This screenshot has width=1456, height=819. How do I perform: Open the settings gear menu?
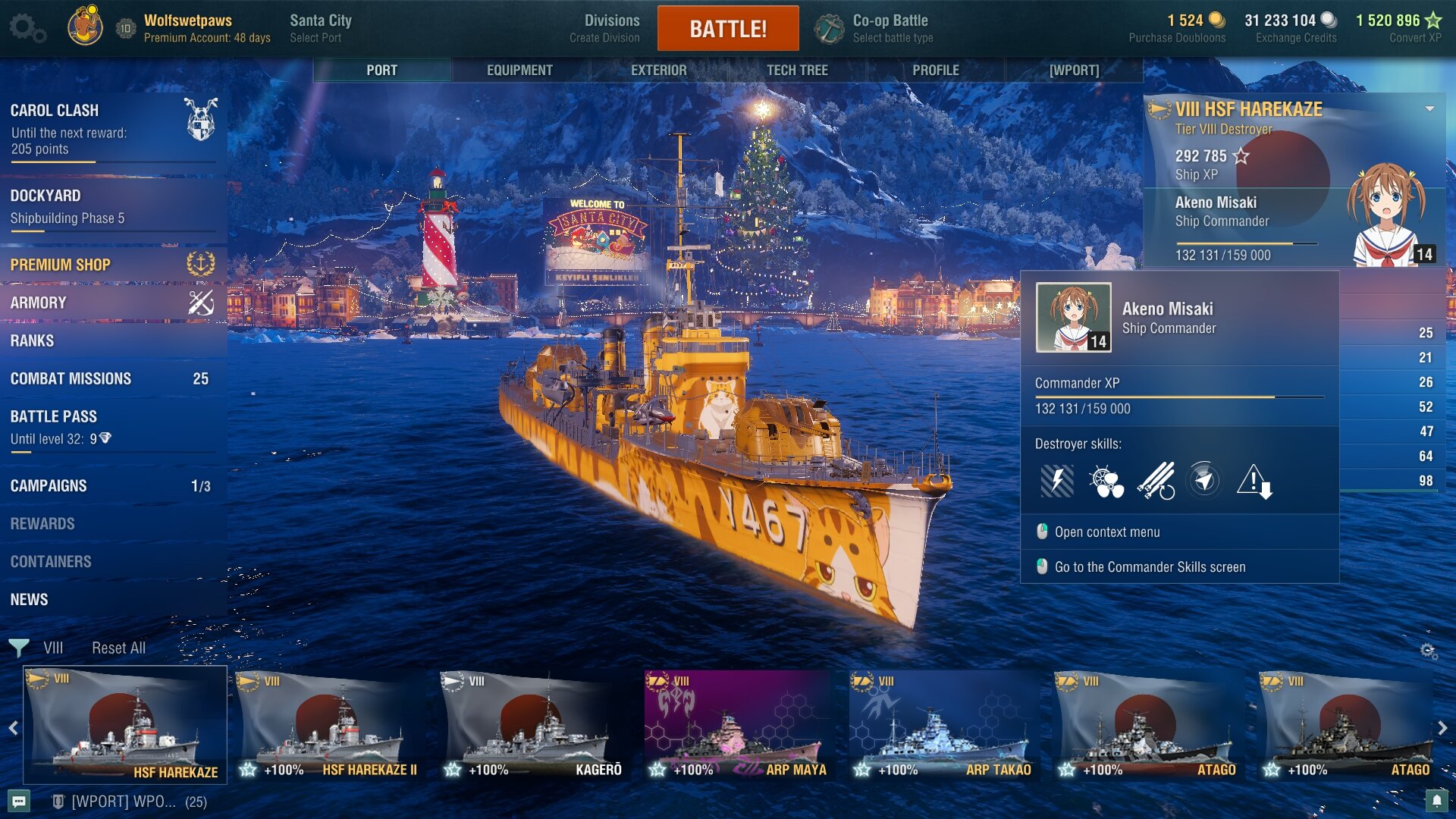coord(27,28)
